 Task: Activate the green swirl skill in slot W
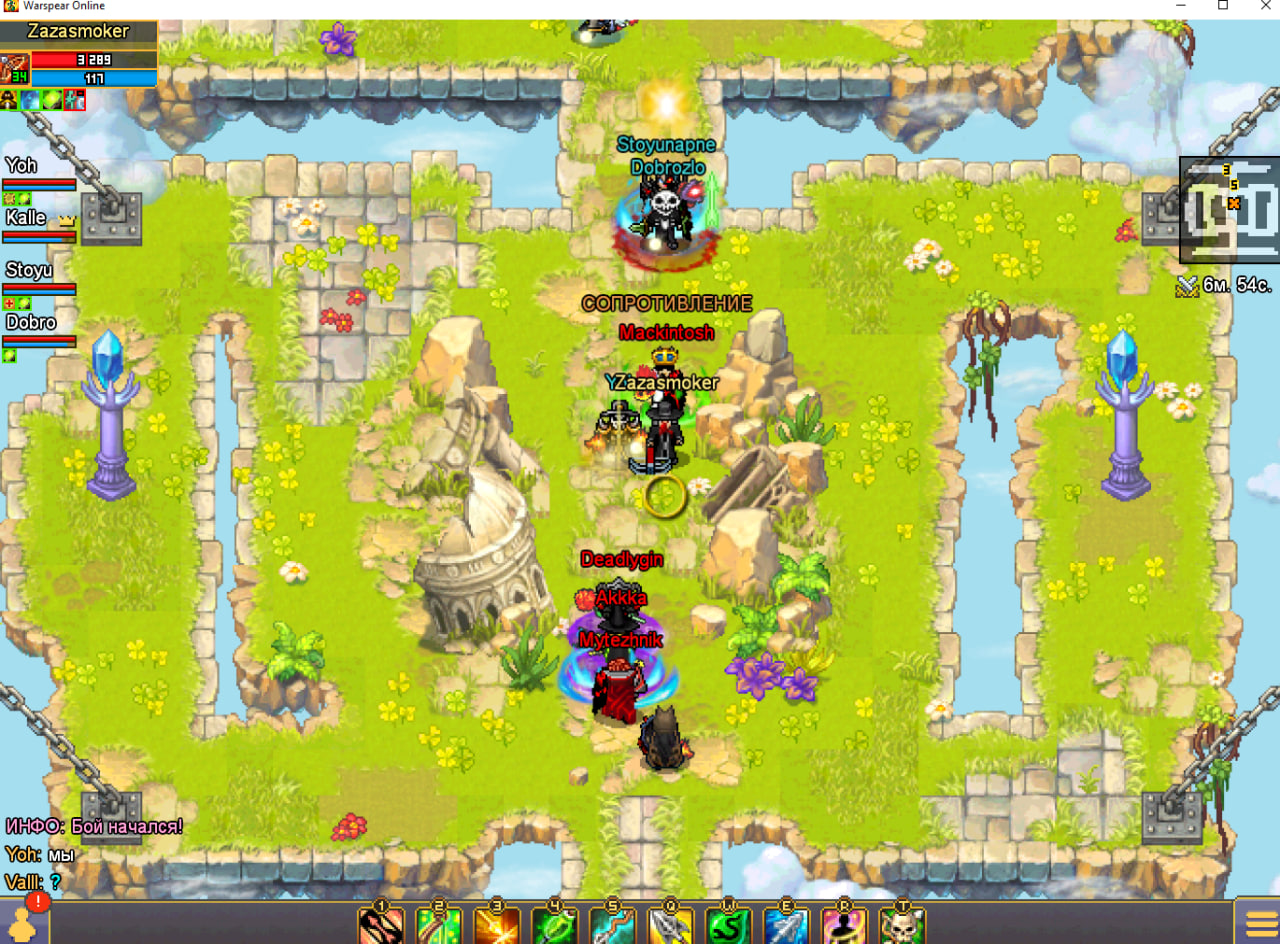click(x=729, y=926)
